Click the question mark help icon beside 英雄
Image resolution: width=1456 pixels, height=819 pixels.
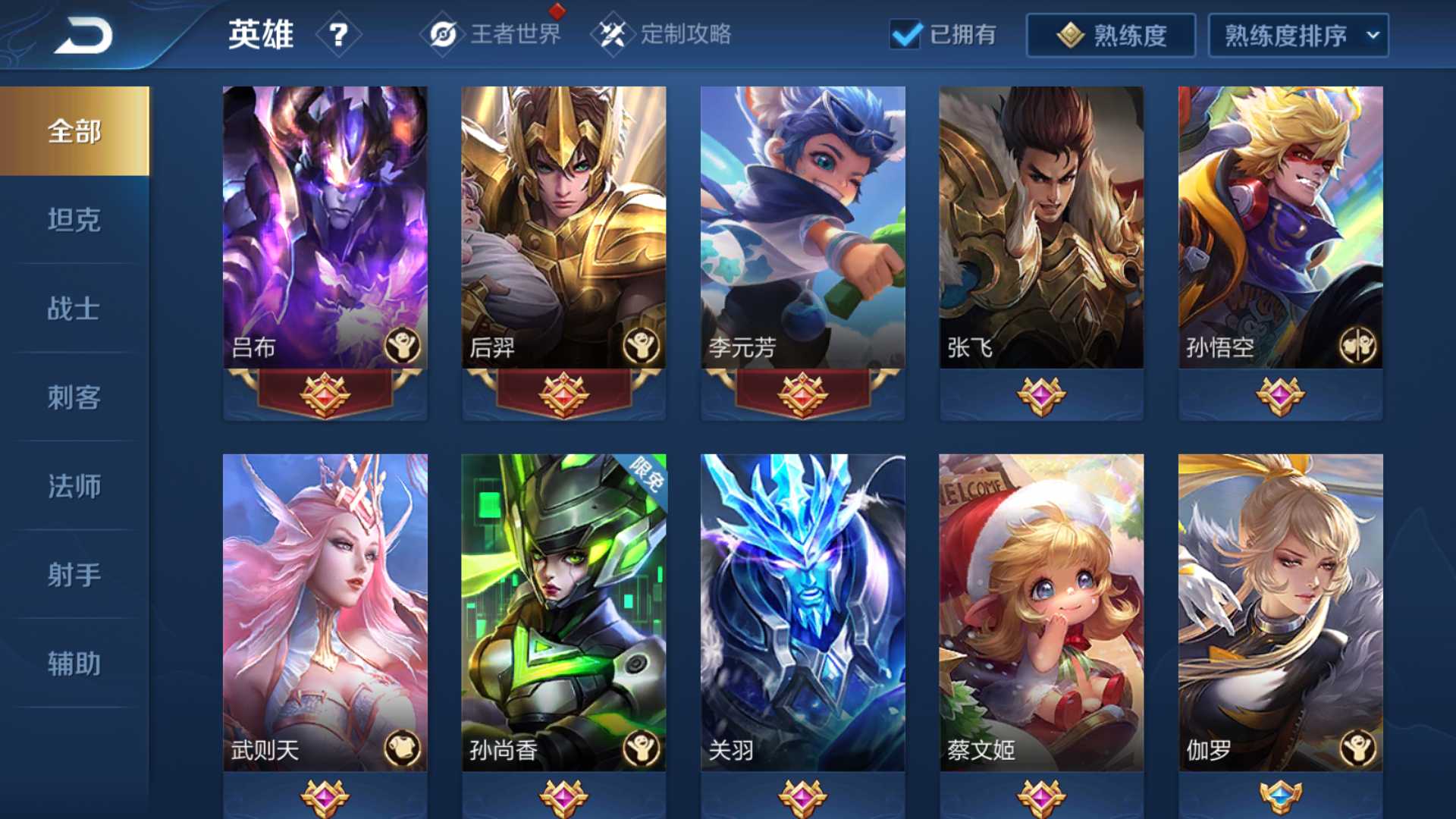tap(340, 34)
